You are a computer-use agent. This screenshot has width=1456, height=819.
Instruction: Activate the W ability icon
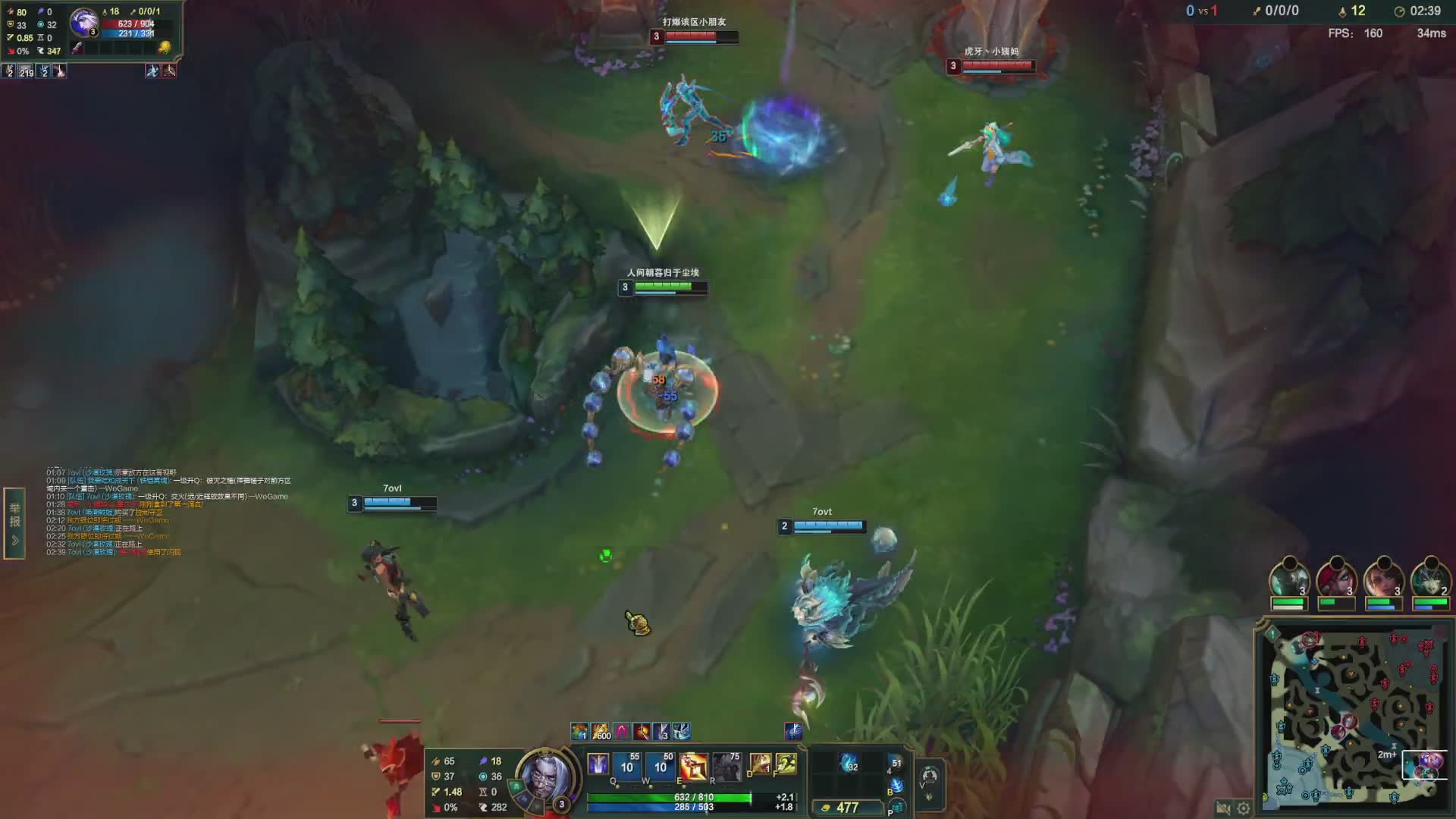point(661,767)
